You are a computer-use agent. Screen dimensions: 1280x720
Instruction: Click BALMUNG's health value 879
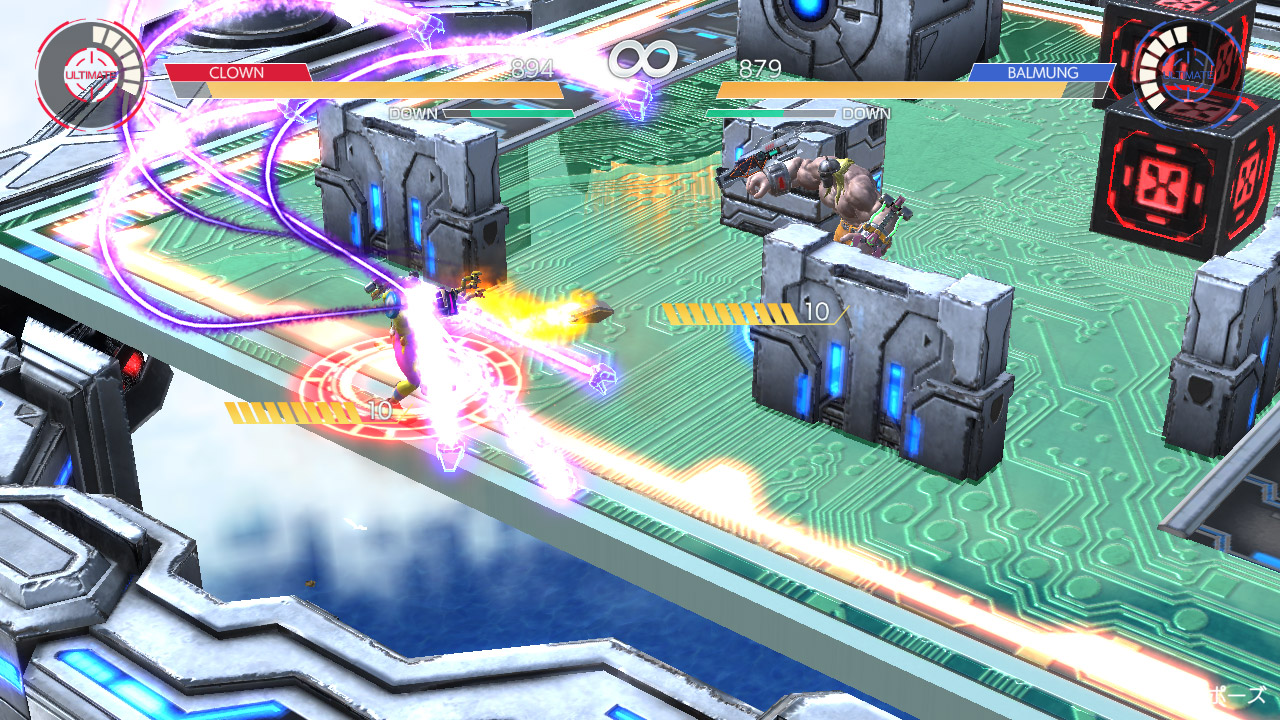[760, 70]
